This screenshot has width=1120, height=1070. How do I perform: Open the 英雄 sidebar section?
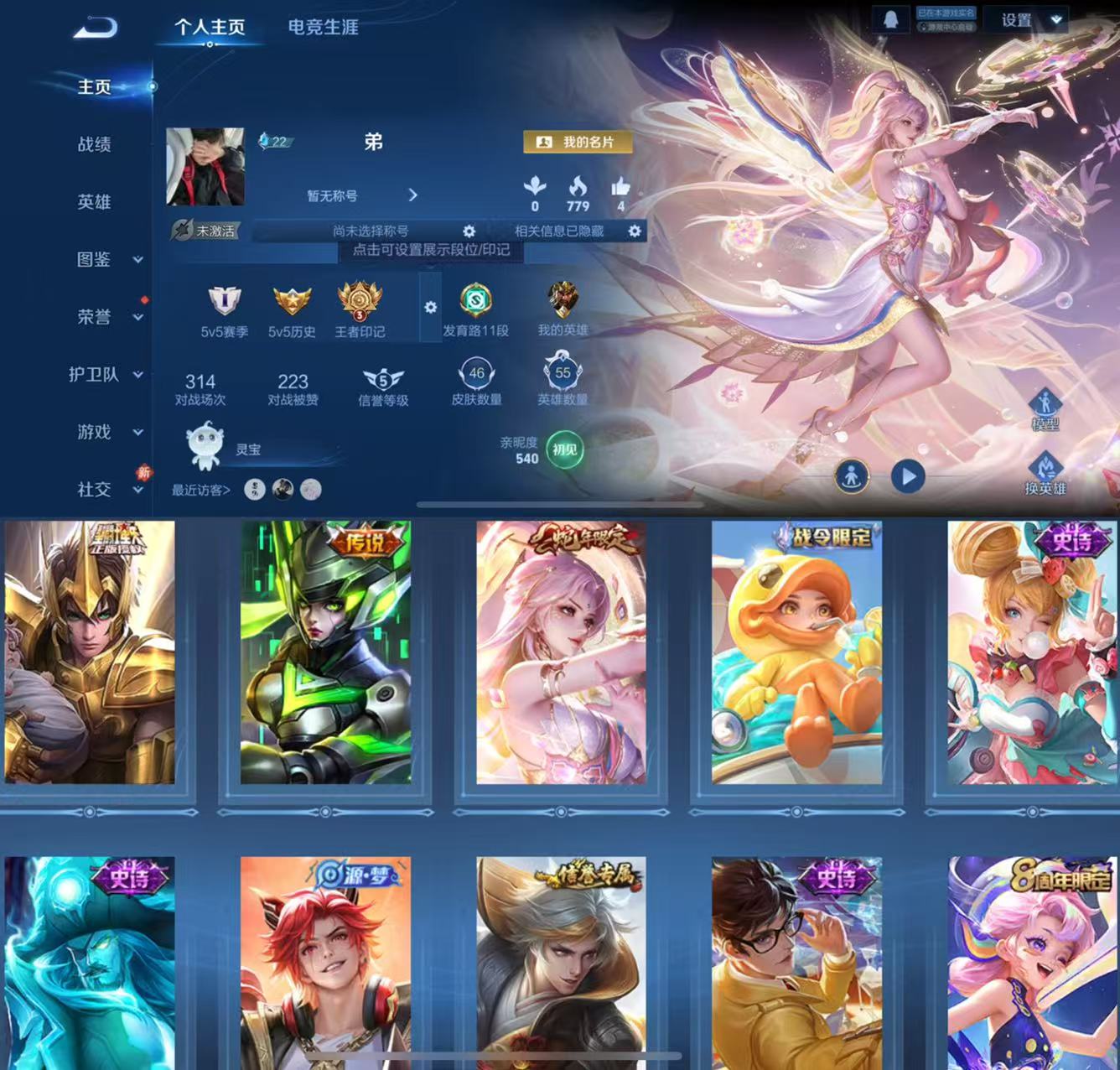(94, 201)
